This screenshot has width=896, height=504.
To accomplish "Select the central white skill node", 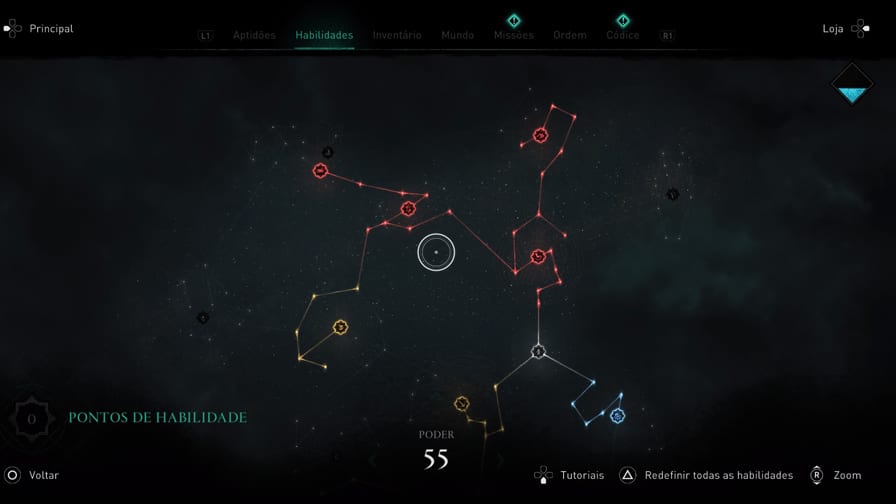I will click(x=436, y=252).
